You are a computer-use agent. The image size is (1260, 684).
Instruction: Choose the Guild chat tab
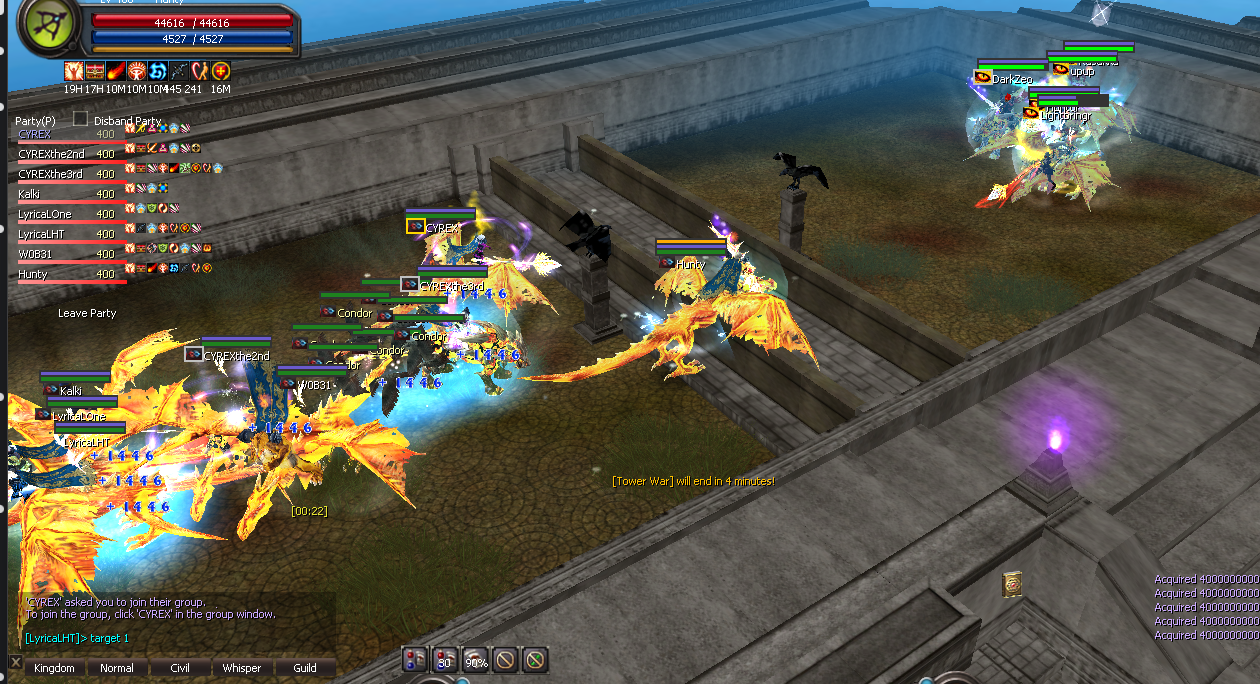[x=305, y=668]
